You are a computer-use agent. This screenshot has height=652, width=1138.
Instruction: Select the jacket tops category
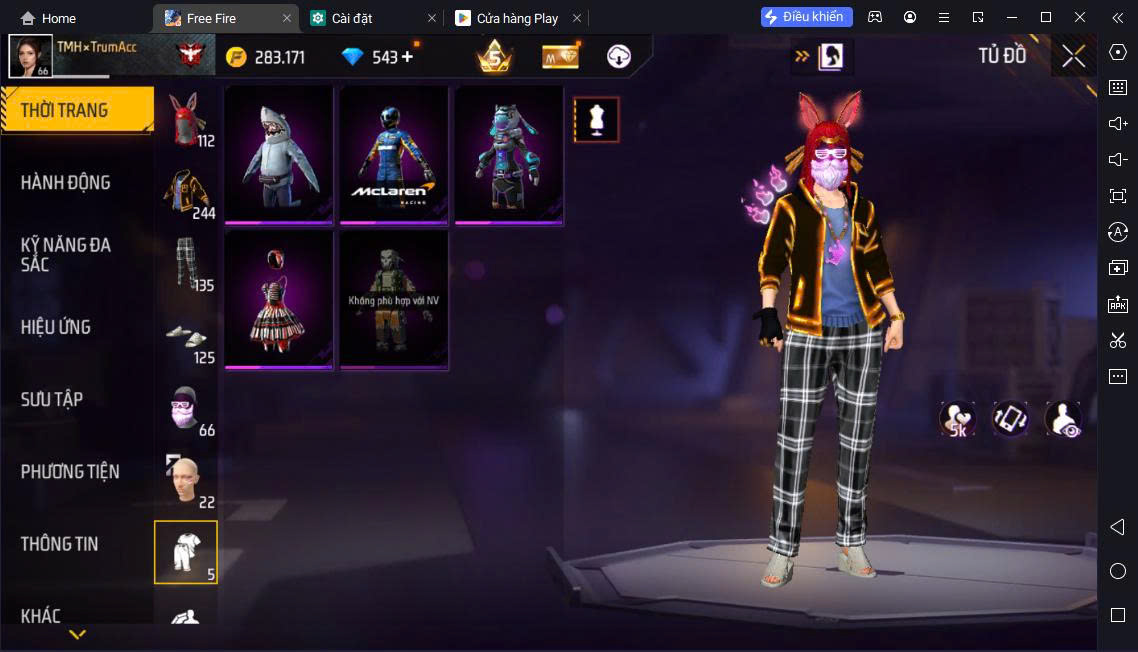pos(185,192)
